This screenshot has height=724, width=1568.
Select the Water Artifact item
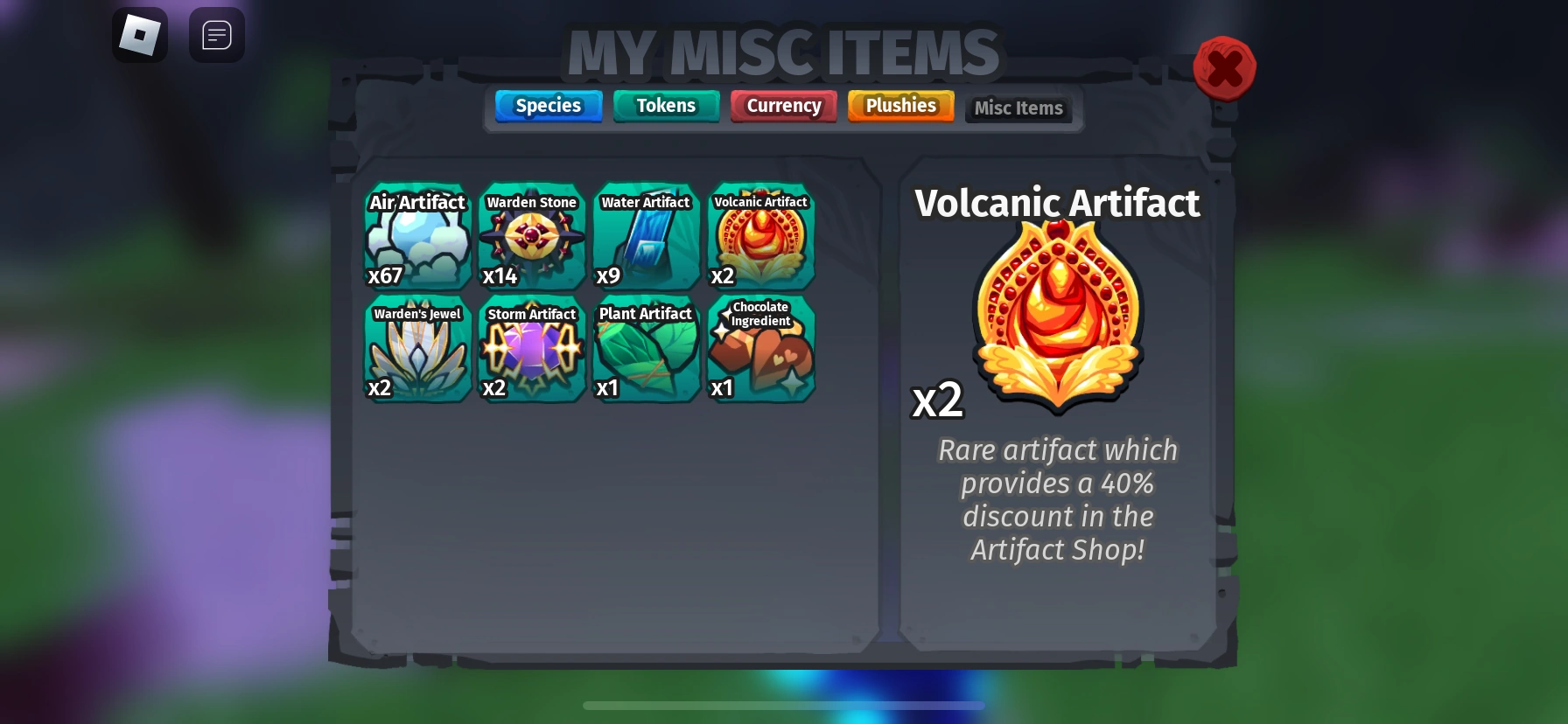pyautogui.click(x=645, y=236)
